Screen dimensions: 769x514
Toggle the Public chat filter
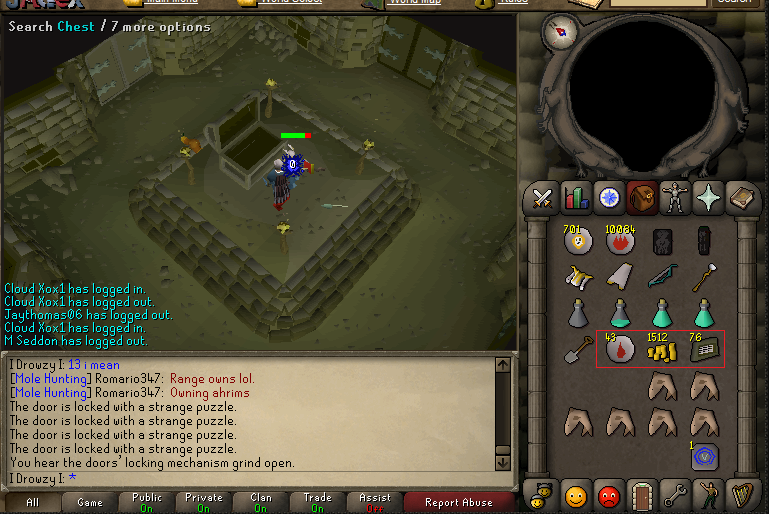click(x=147, y=502)
